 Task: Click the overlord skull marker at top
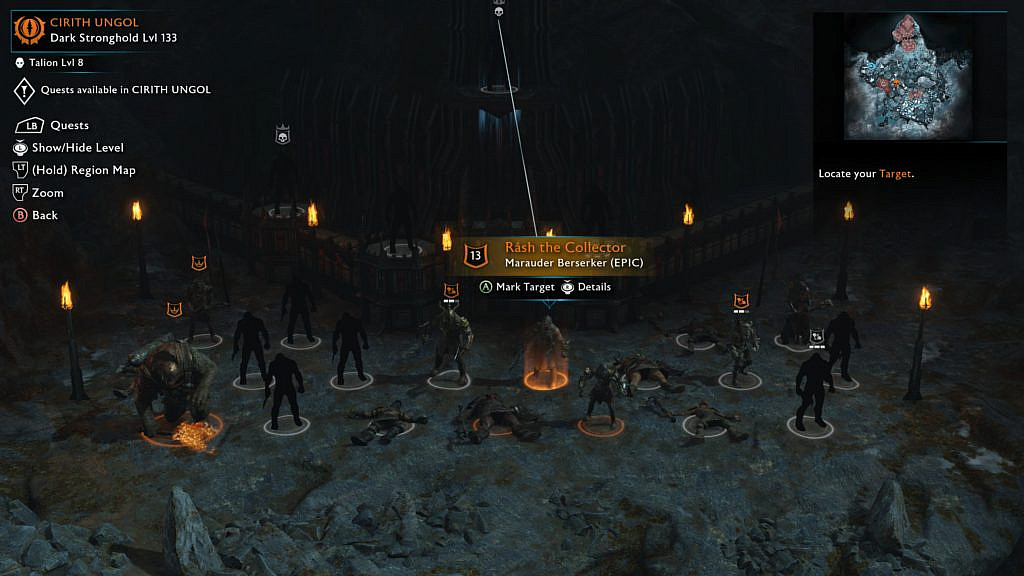coord(499,10)
